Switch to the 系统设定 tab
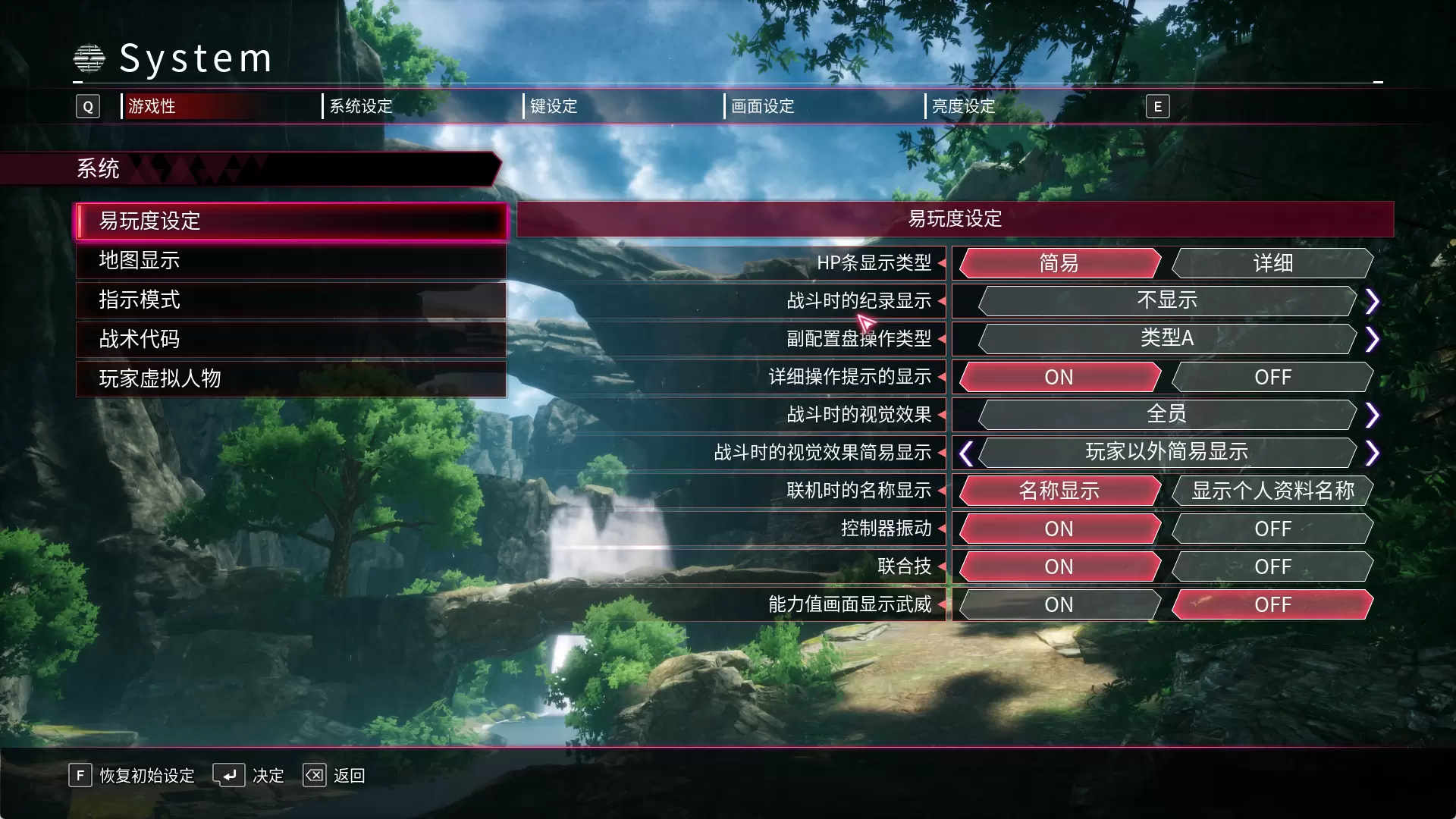Screen dimensions: 1456x819 (361, 106)
